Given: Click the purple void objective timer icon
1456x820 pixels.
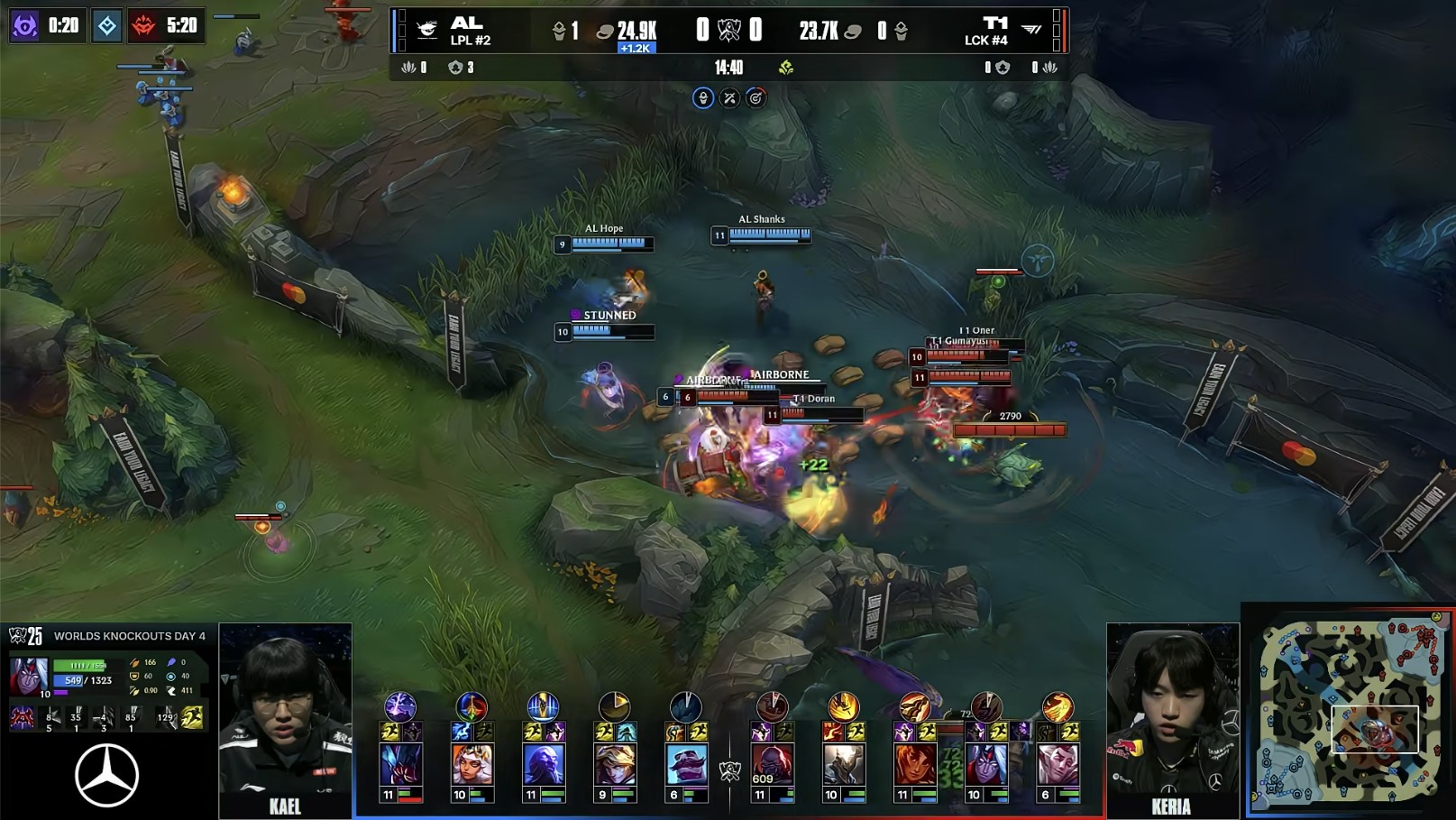Looking at the screenshot, I should [24, 25].
